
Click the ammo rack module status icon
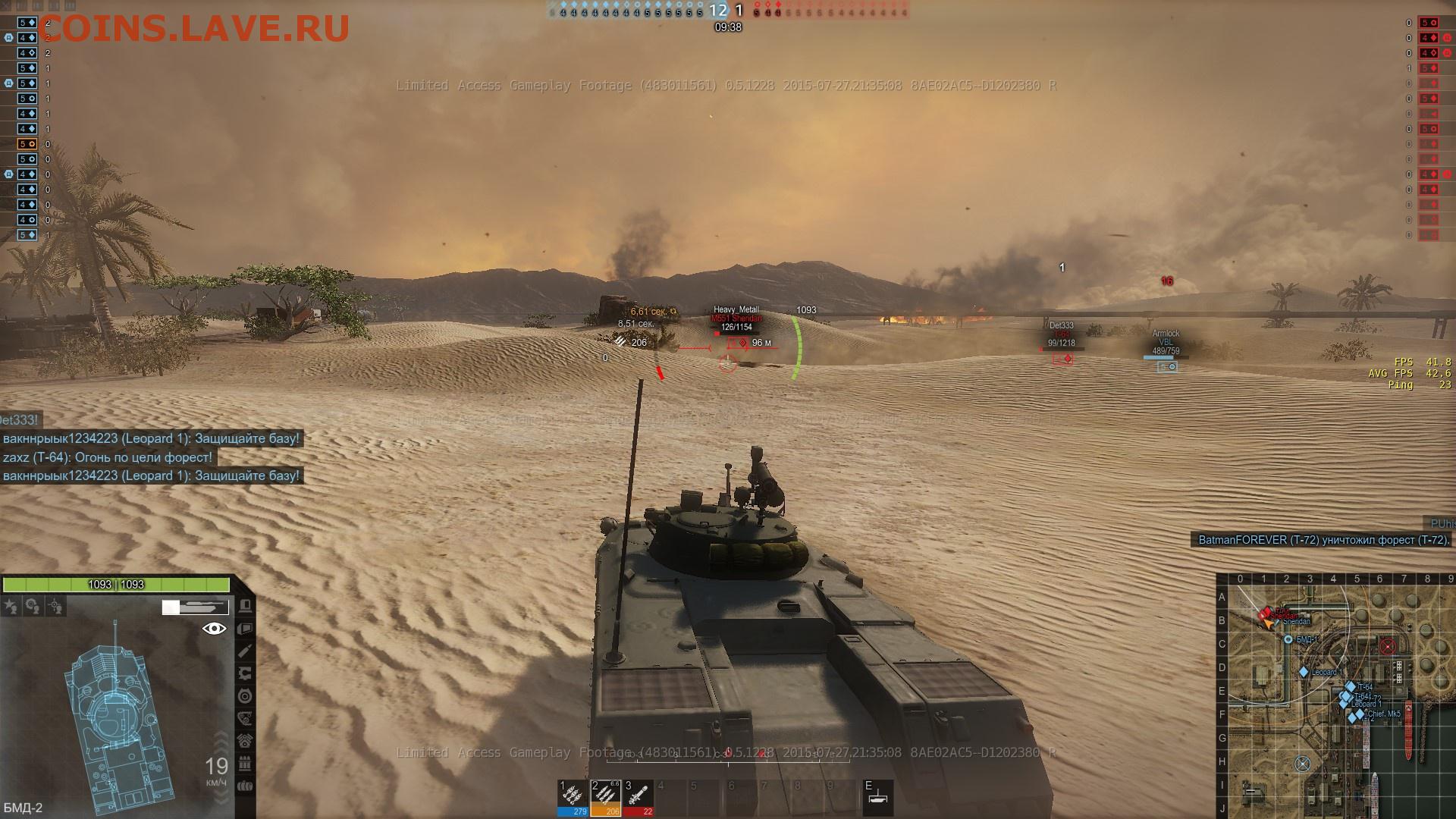(x=245, y=763)
